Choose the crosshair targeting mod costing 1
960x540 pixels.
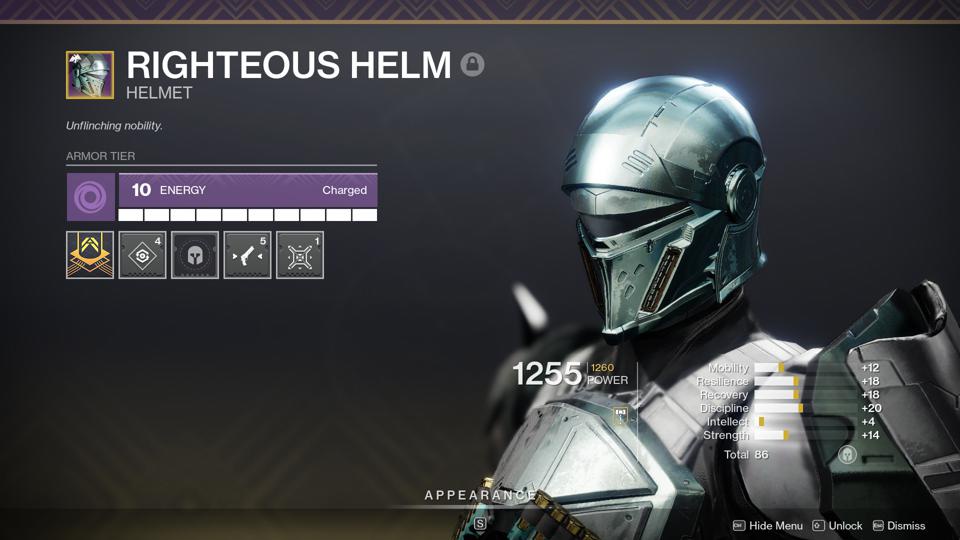pyautogui.click(x=300, y=255)
